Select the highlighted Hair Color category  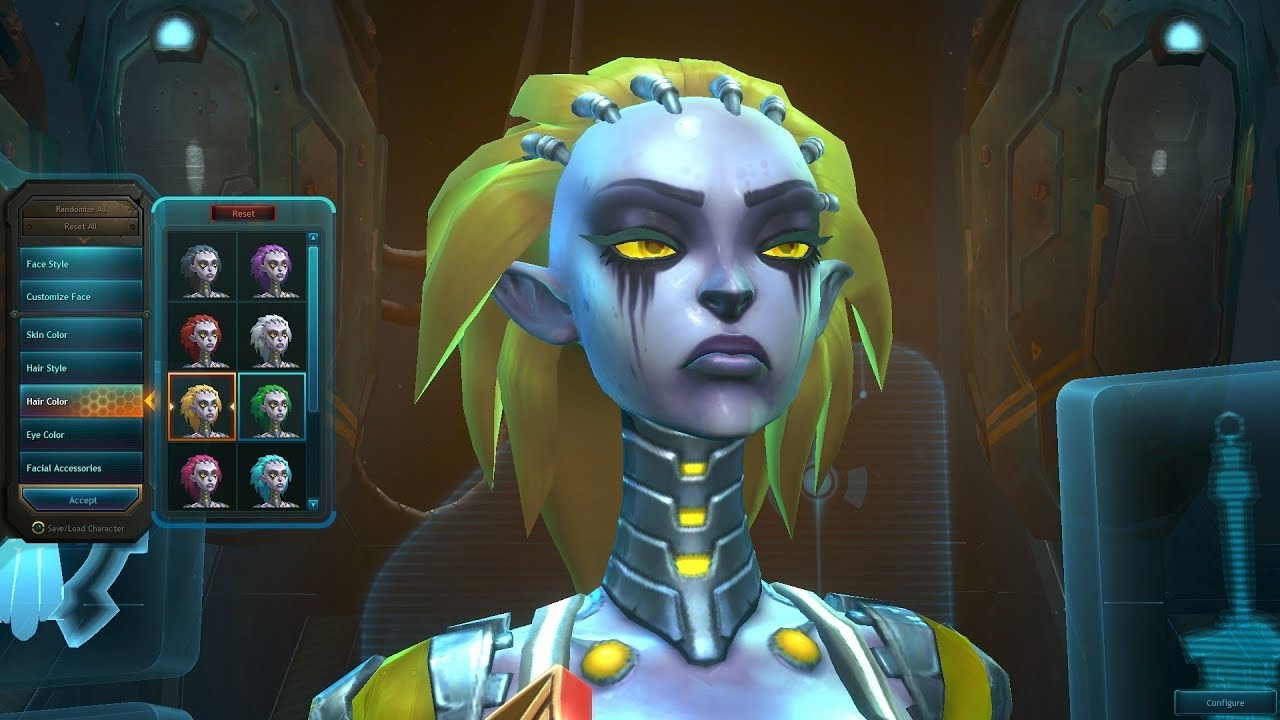pos(82,401)
